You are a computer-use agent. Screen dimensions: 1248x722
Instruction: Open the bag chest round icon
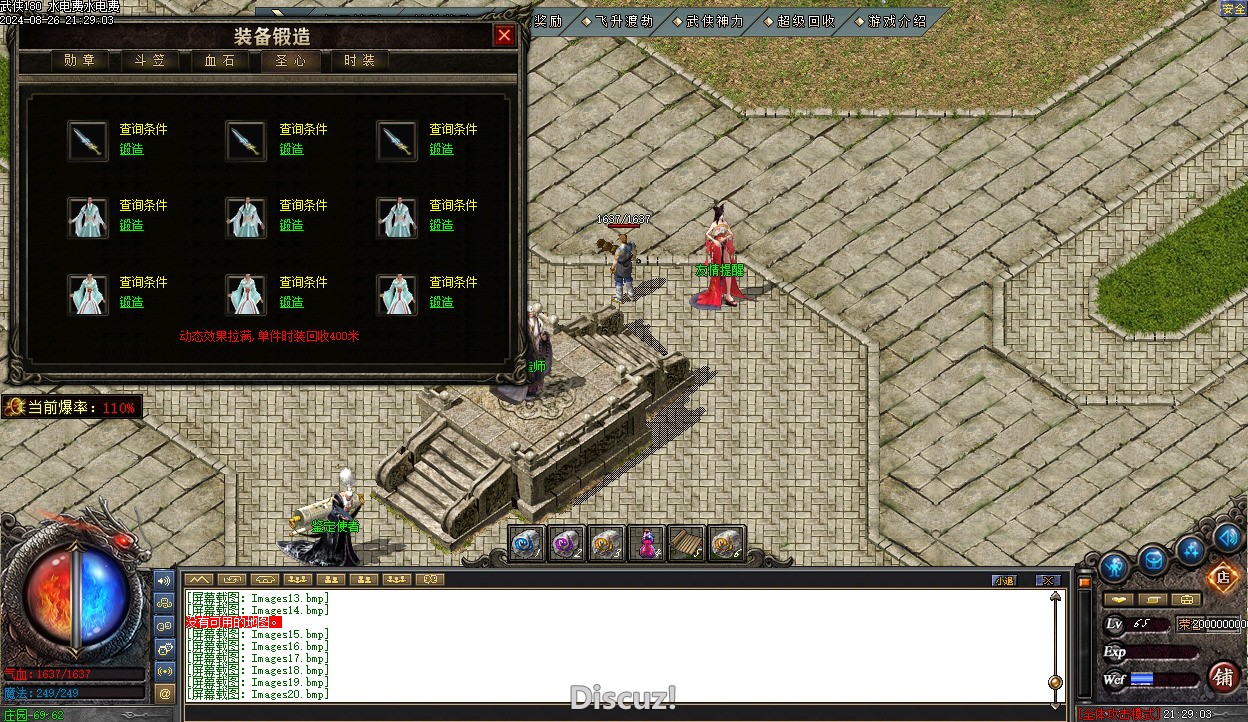coord(1153,559)
